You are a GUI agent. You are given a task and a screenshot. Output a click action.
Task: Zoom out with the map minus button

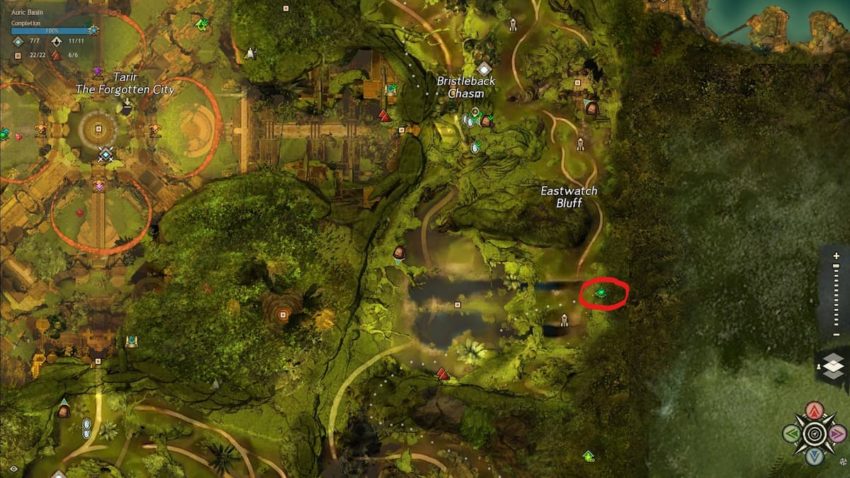(x=835, y=332)
